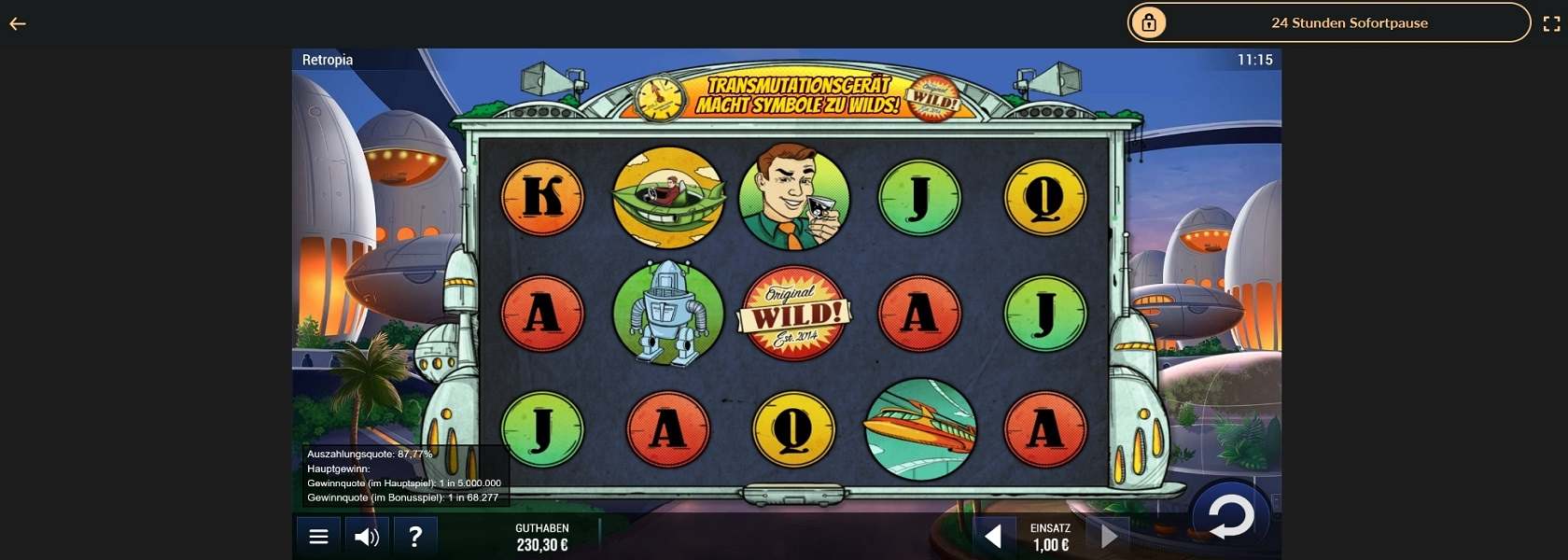This screenshot has width=1568, height=560.
Task: Toggle the sound speaker button
Action: coord(367,537)
